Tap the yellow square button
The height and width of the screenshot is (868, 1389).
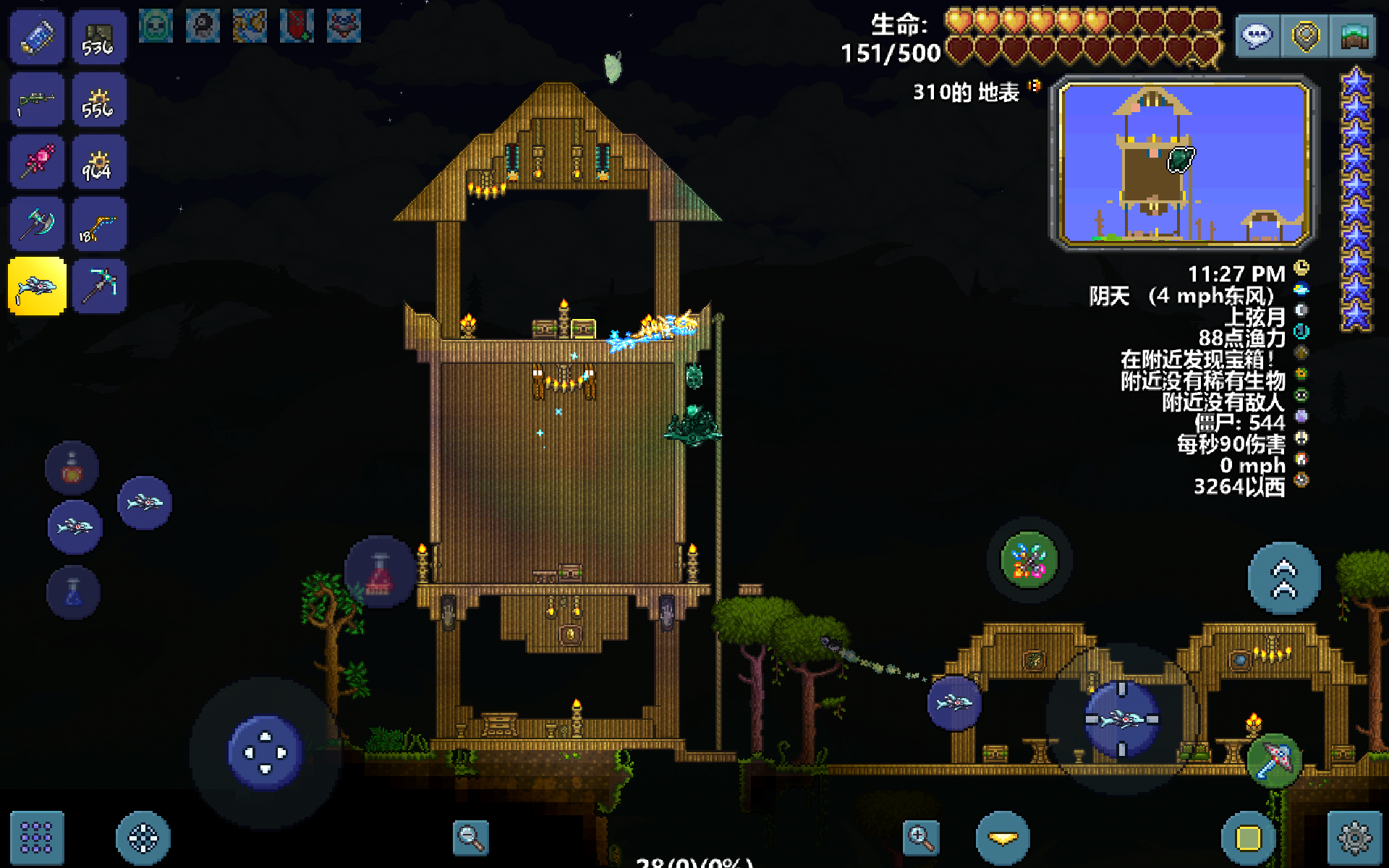[1248, 838]
